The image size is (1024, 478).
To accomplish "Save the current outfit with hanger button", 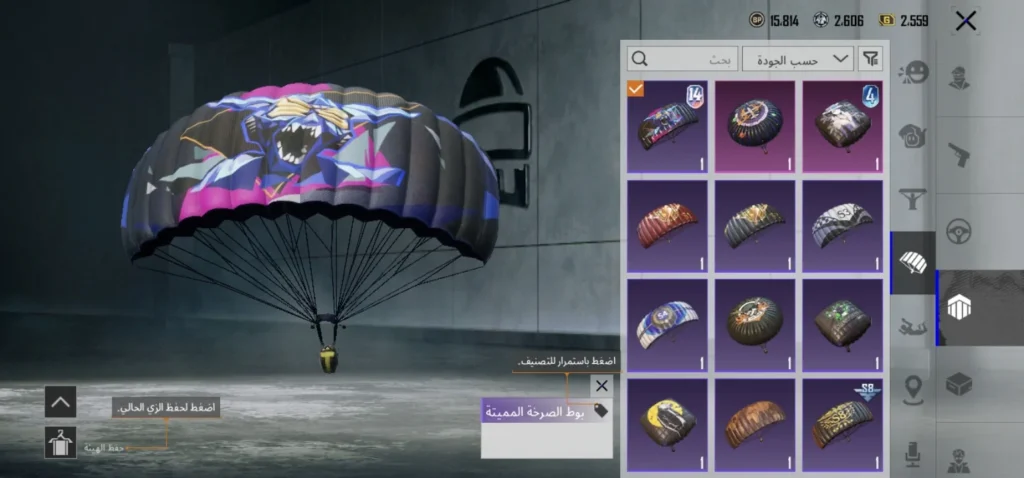I will [60, 442].
